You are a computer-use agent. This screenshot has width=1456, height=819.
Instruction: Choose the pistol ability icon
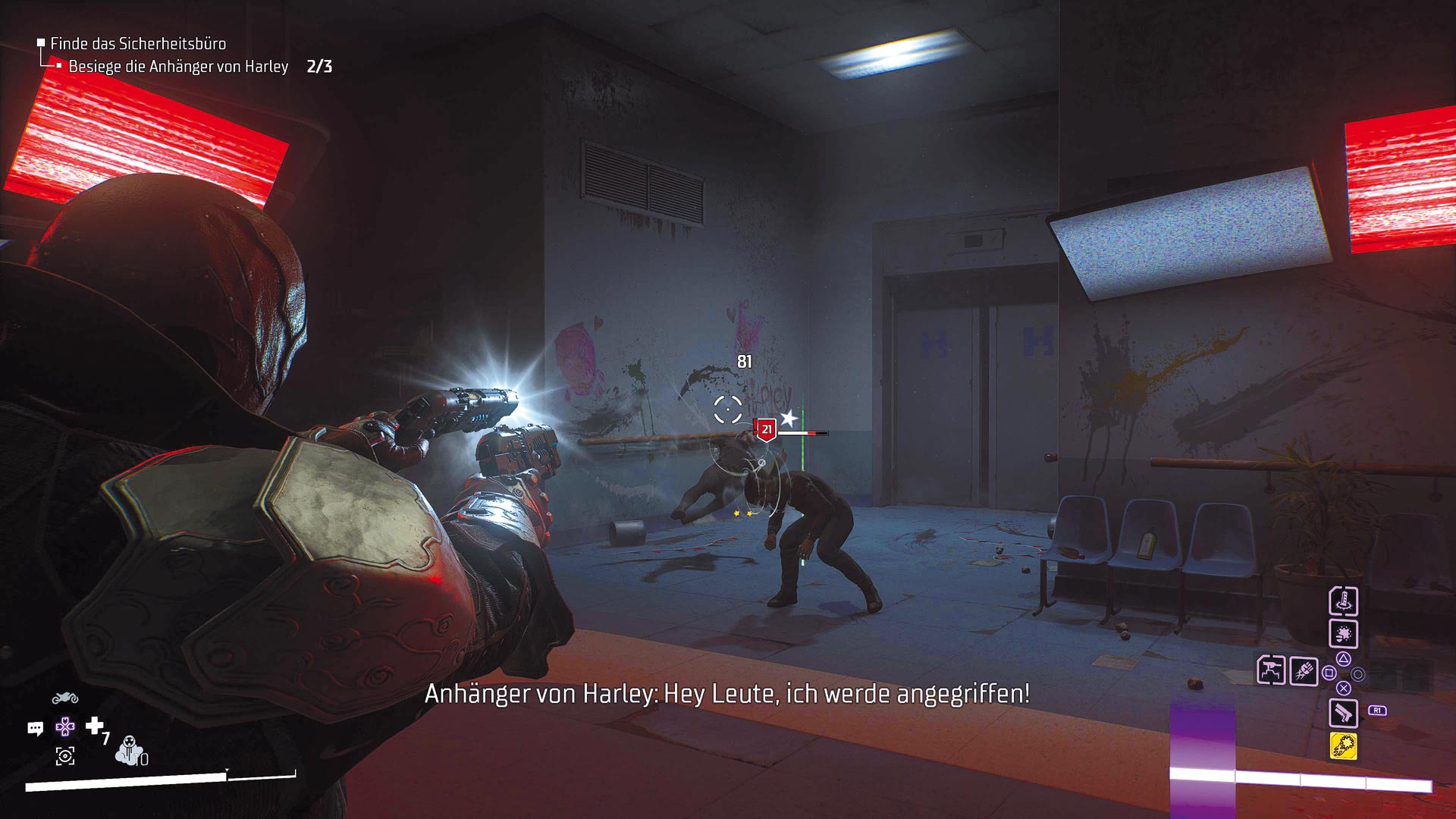click(1343, 713)
